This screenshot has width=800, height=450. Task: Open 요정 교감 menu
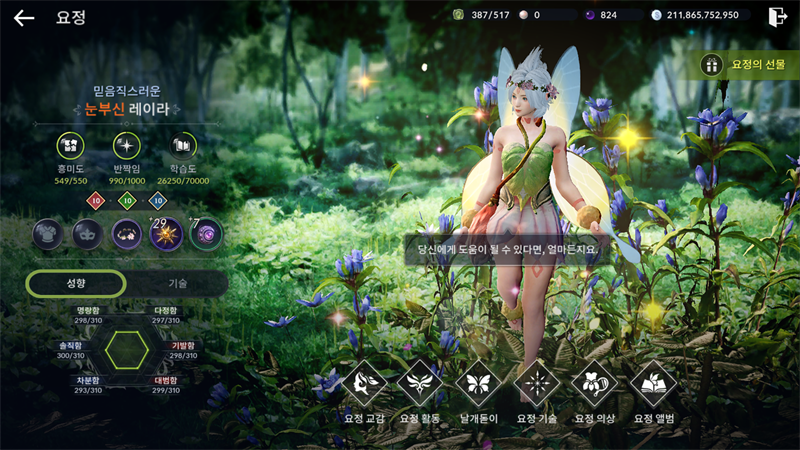[x=365, y=383]
